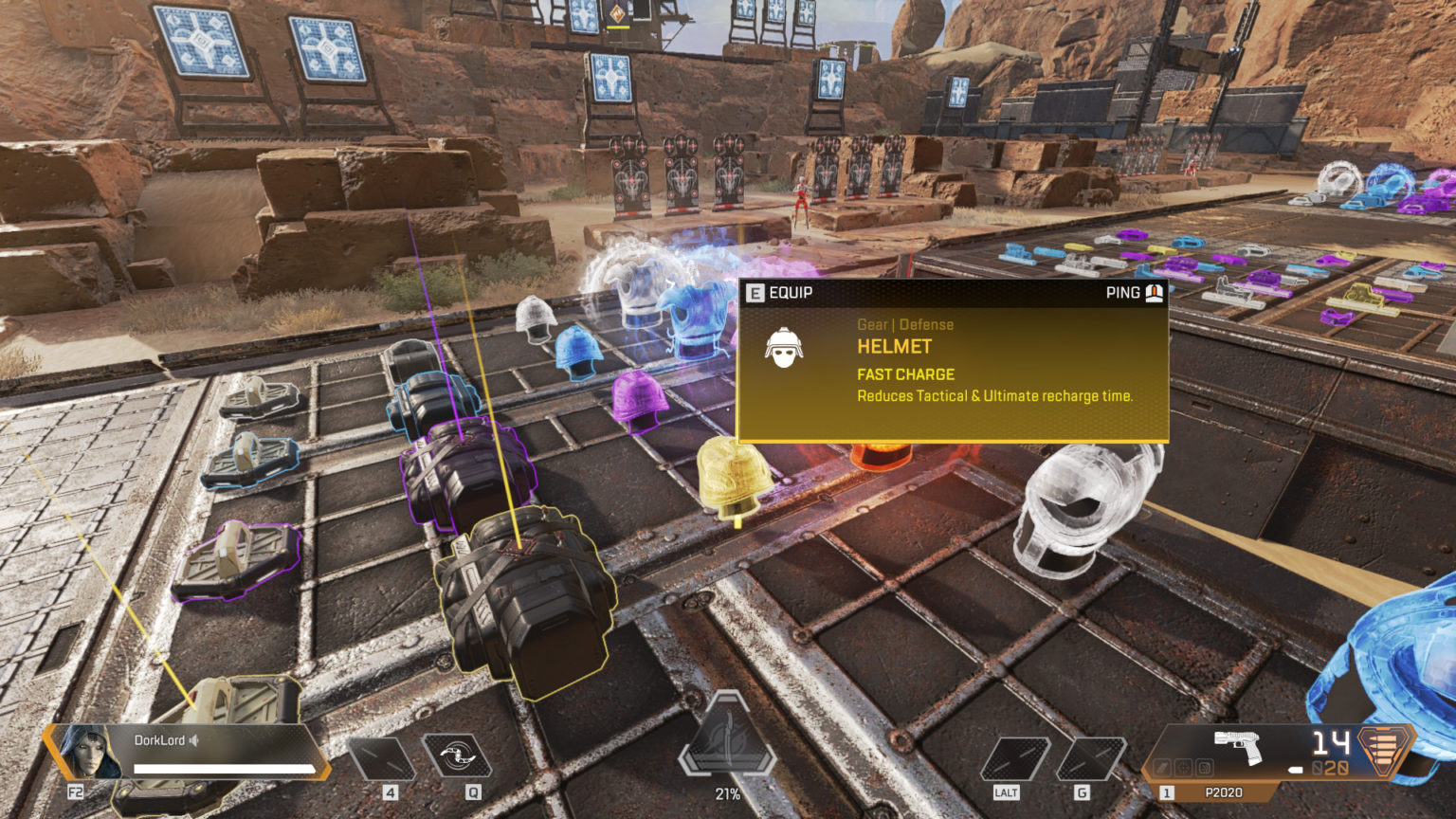Expand the E EQUIP prompt
Screen dimensions: 1456x819
click(x=777, y=293)
